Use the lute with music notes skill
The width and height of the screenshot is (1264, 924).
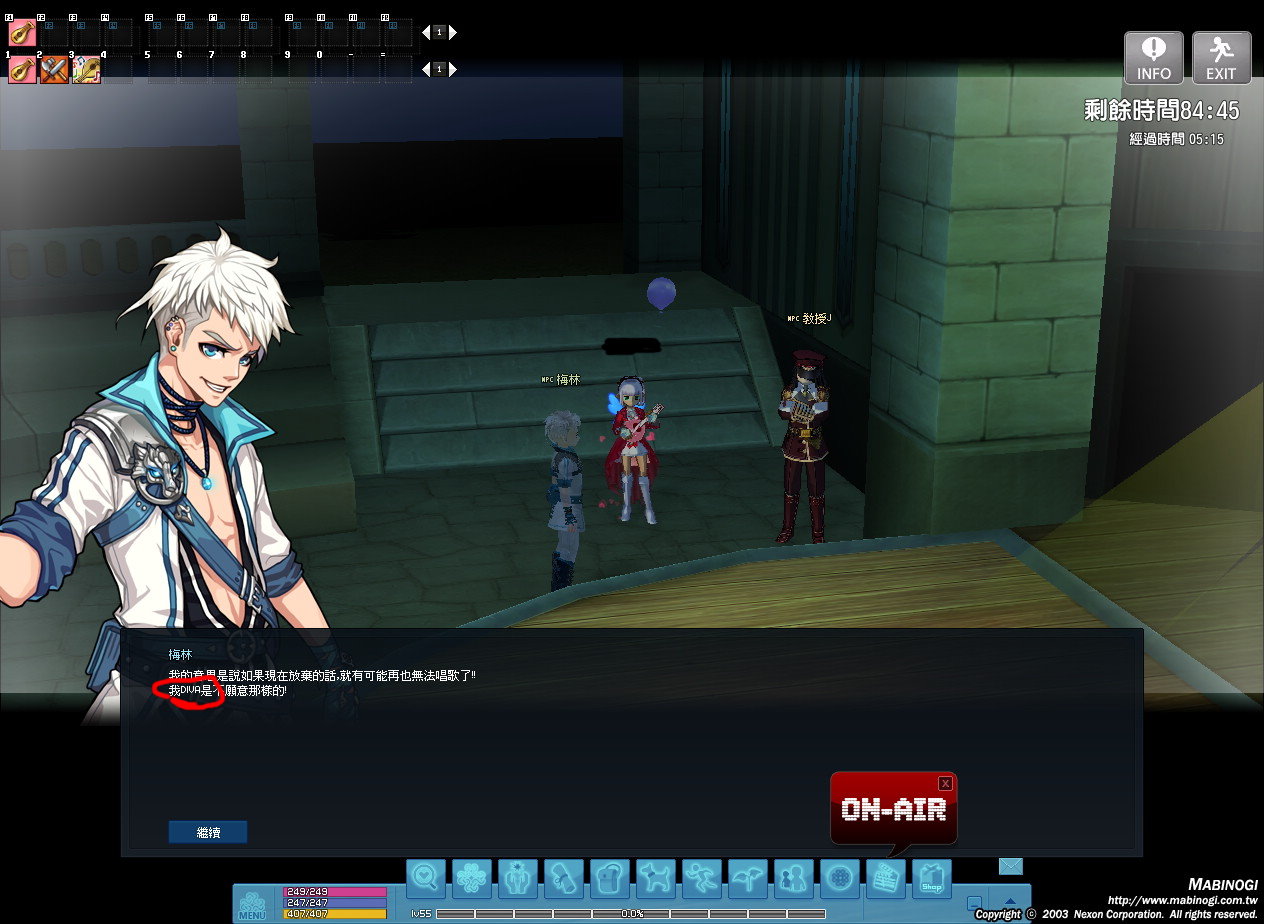click(x=86, y=70)
